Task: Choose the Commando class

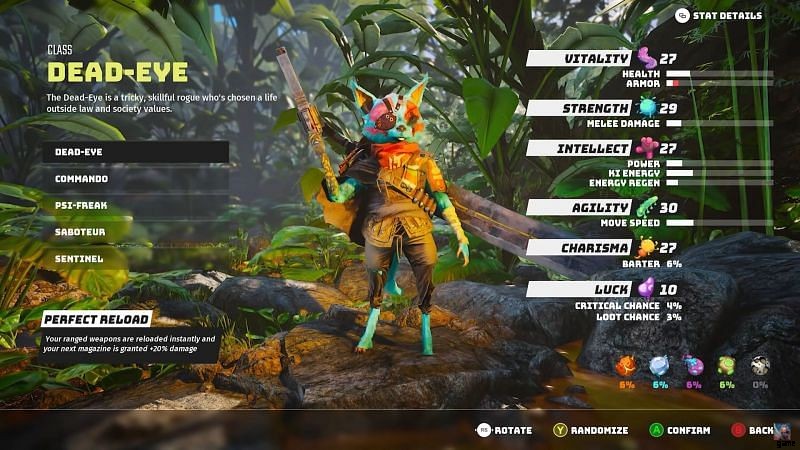Action: (x=136, y=179)
